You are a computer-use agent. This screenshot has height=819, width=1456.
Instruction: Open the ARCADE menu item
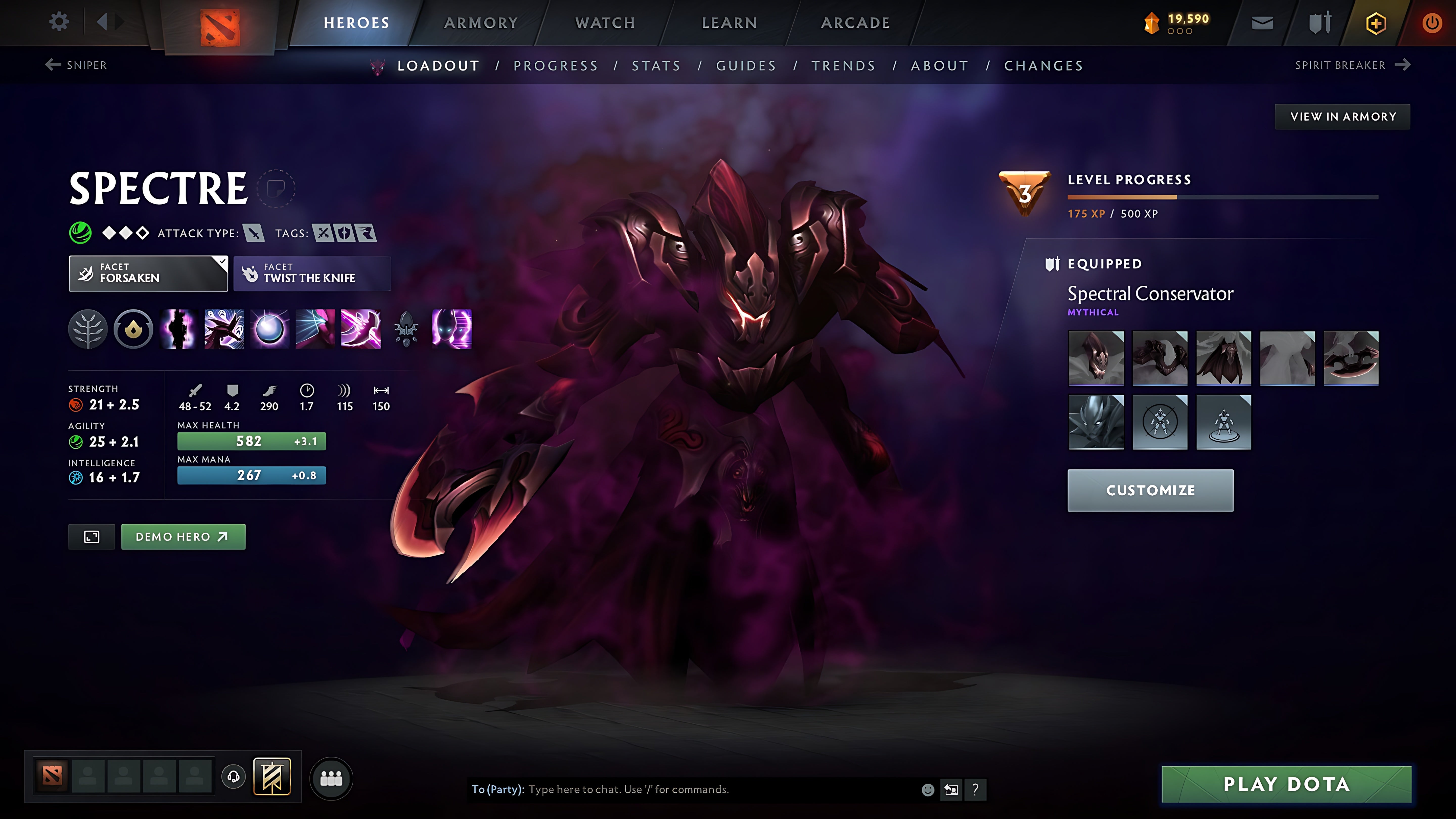click(854, 22)
